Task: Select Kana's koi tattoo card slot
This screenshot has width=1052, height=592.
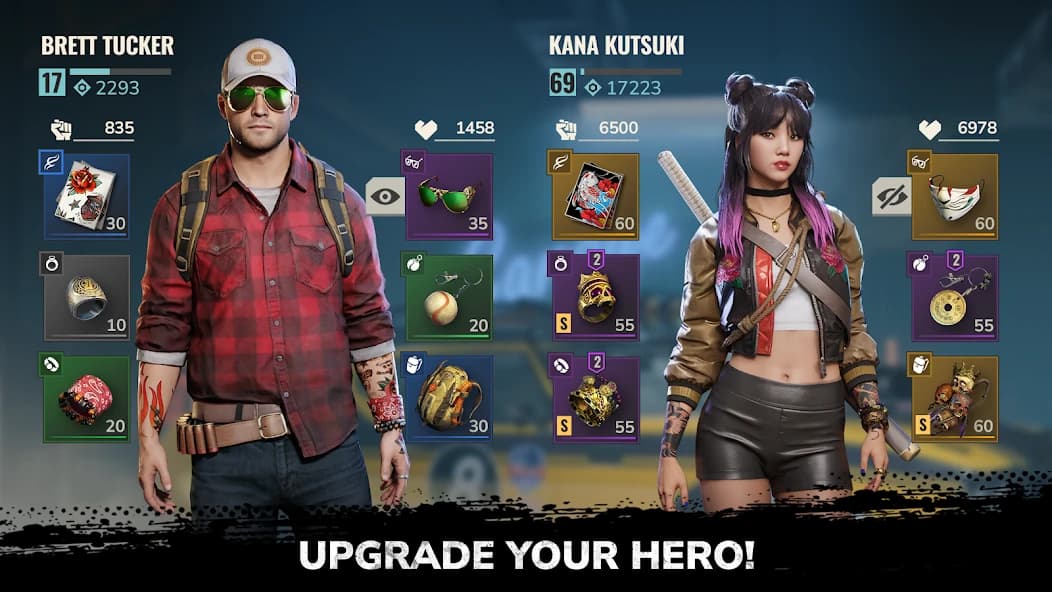Action: 596,196
